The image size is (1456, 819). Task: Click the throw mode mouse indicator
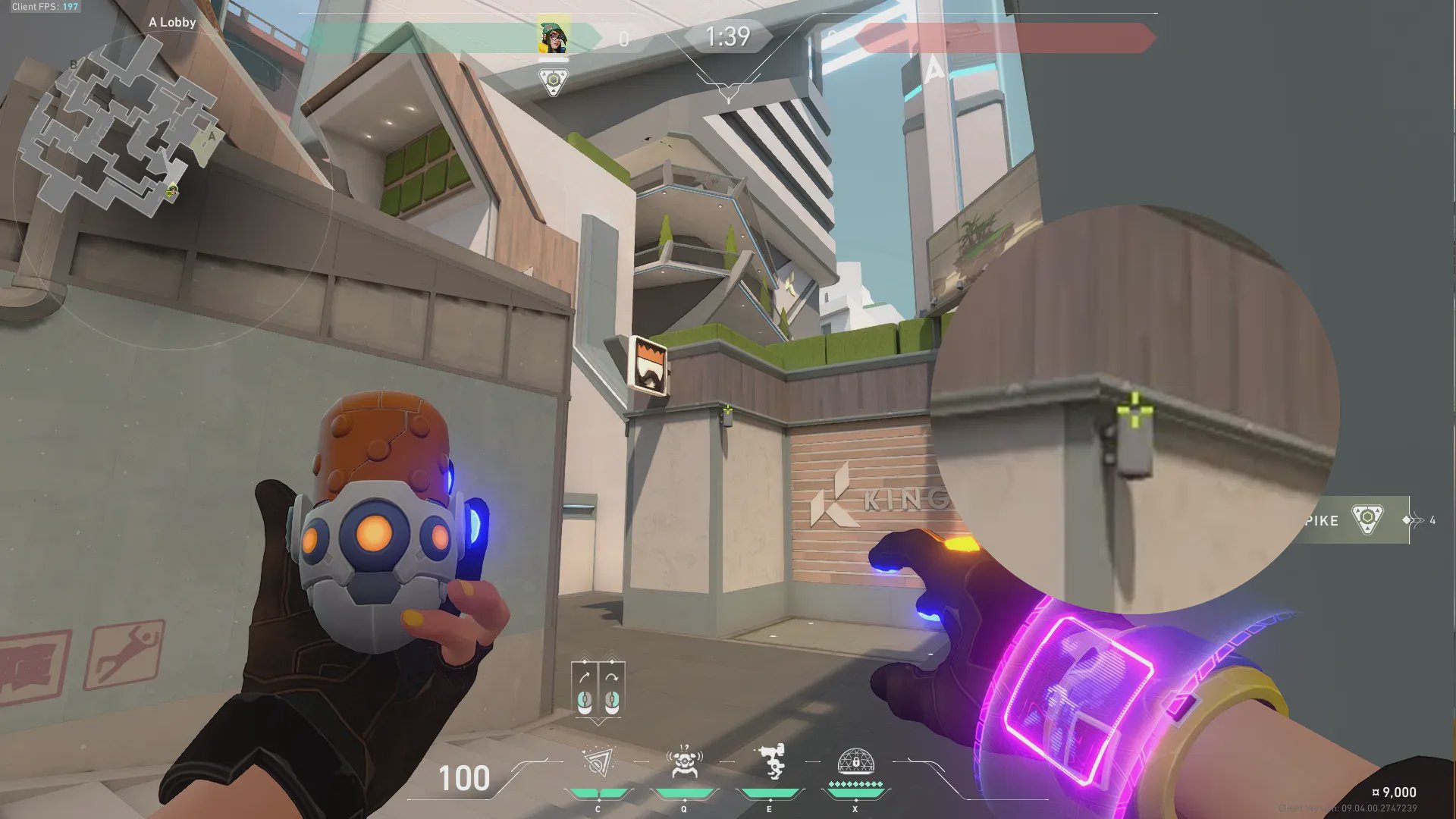[598, 689]
